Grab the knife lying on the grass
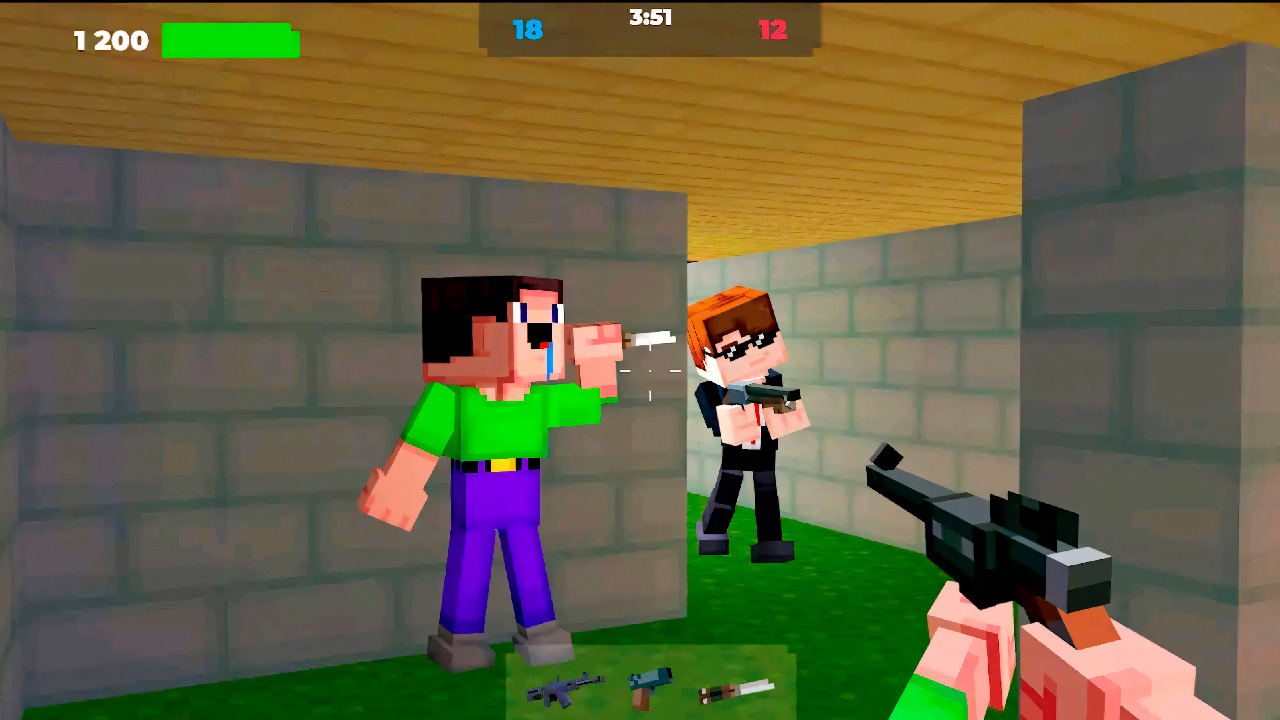 coord(733,690)
